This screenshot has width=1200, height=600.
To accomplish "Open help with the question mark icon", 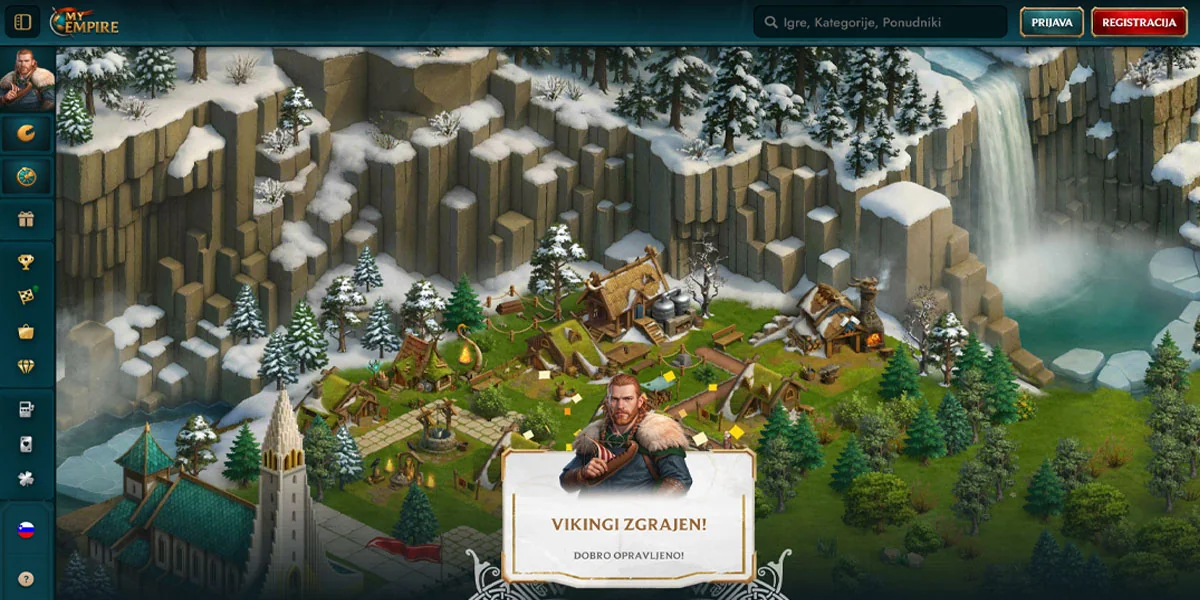I will point(26,578).
